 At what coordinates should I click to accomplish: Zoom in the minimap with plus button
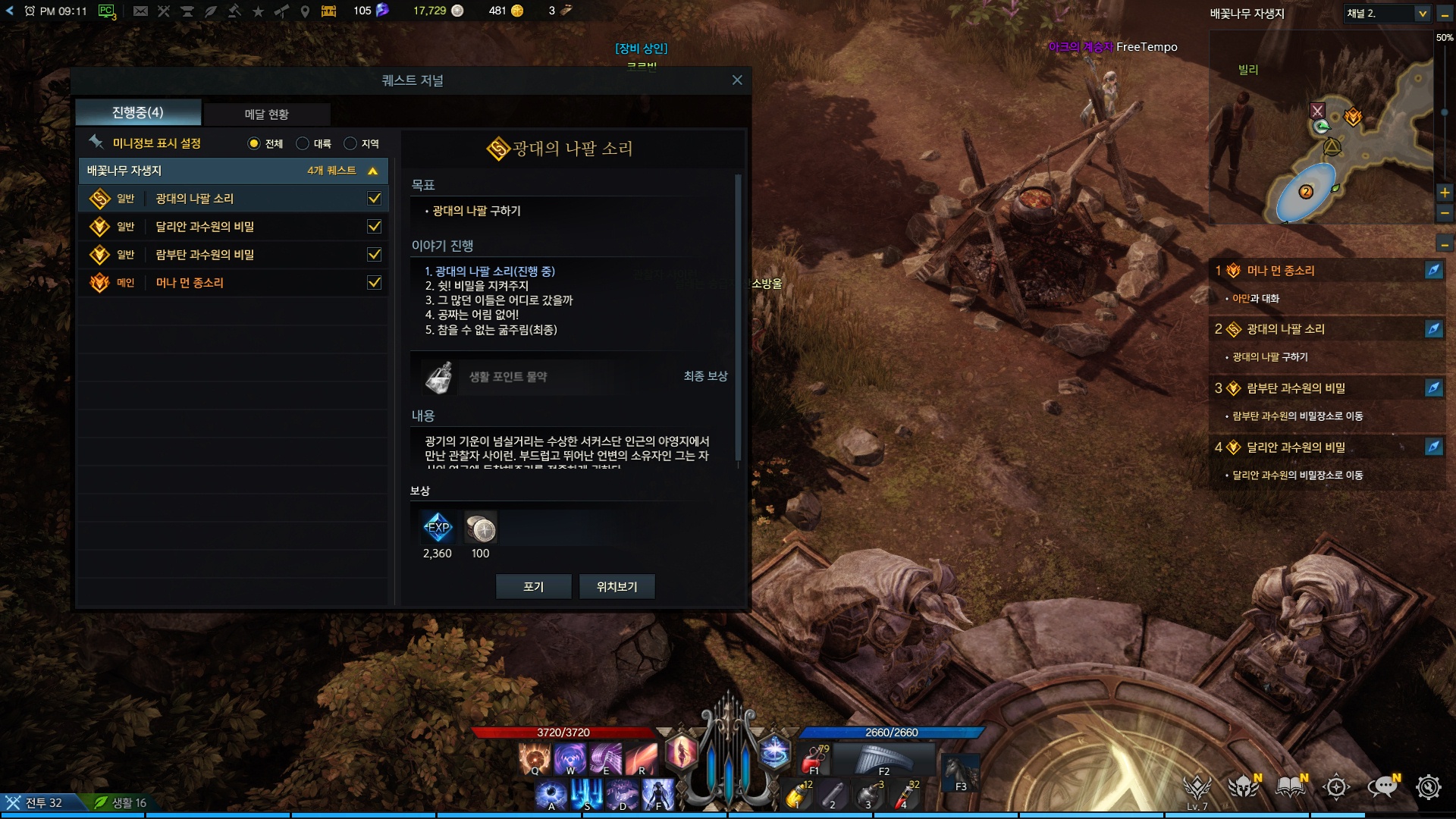(x=1445, y=193)
